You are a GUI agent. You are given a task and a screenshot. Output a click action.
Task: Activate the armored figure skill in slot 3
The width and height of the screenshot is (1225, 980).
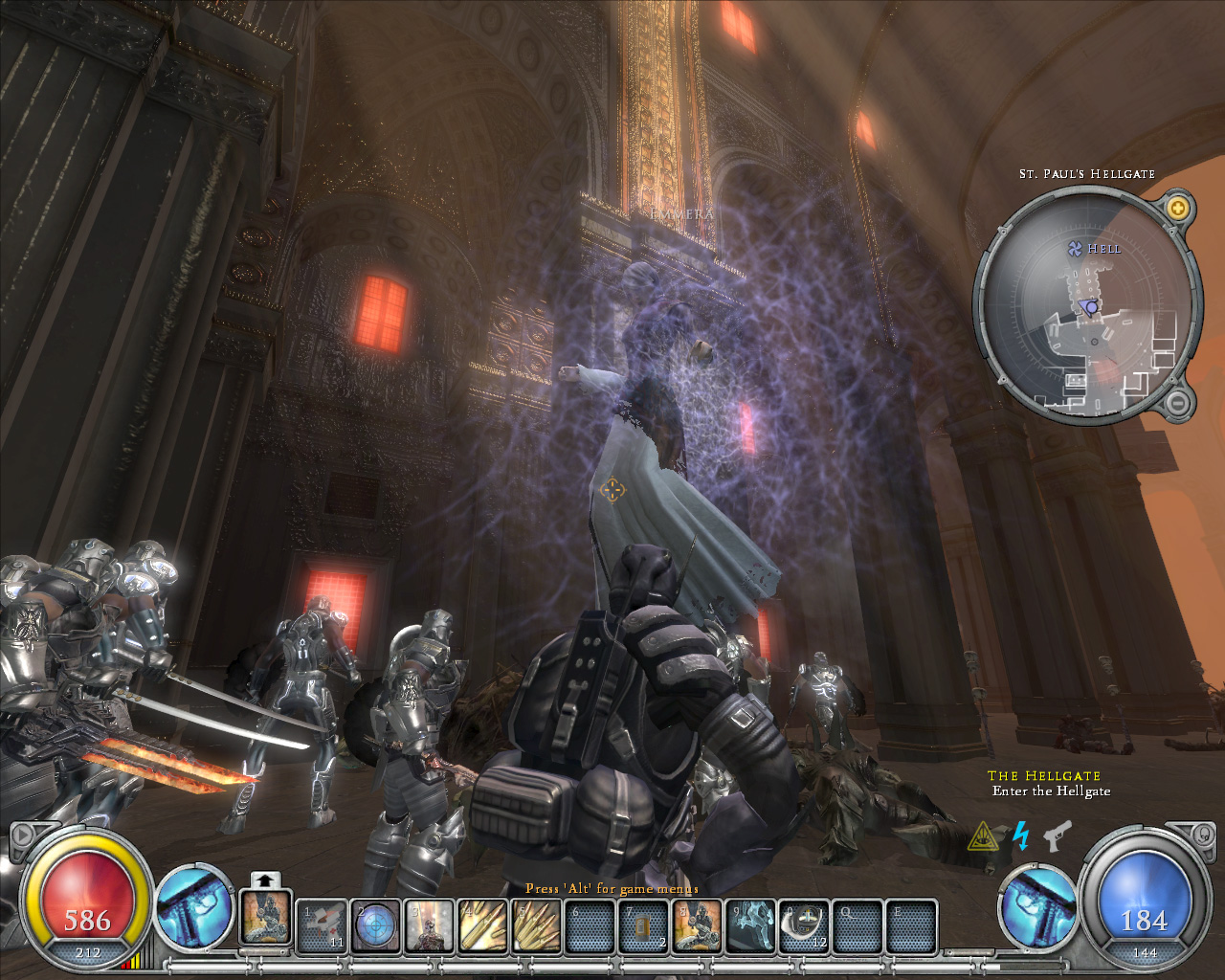[x=430, y=926]
